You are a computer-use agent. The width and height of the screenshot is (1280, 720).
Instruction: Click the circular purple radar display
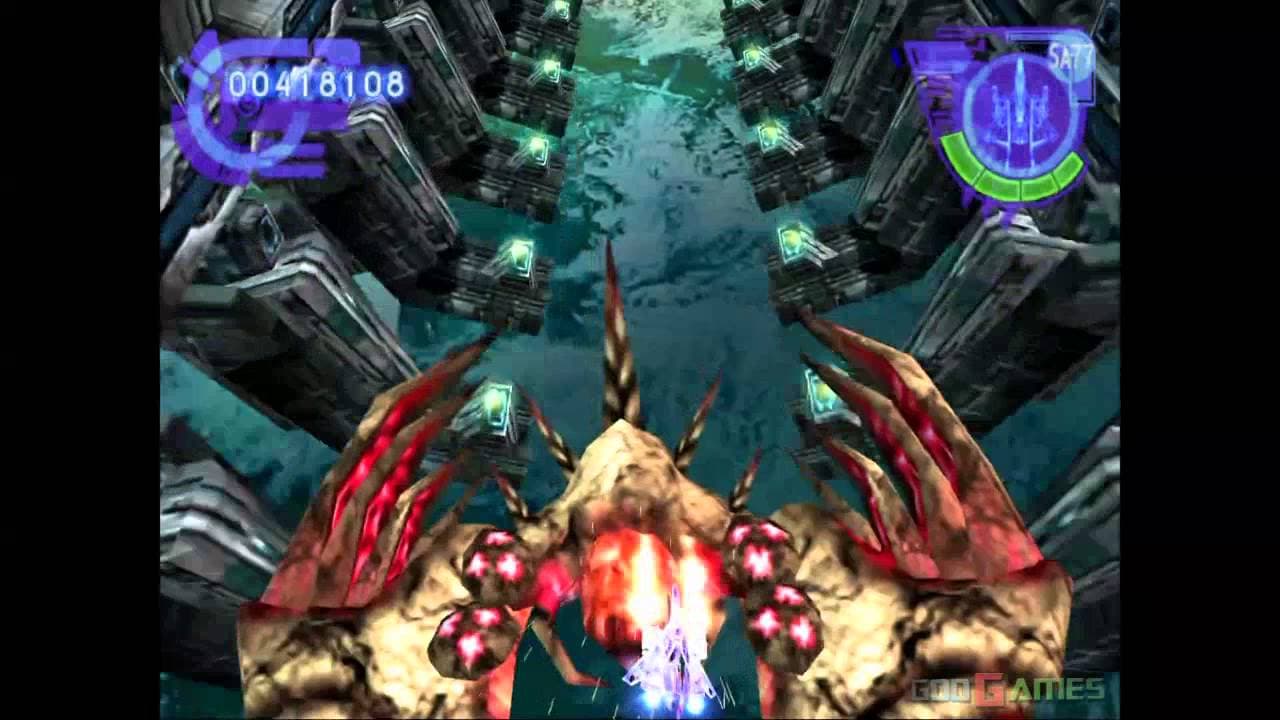[1019, 108]
